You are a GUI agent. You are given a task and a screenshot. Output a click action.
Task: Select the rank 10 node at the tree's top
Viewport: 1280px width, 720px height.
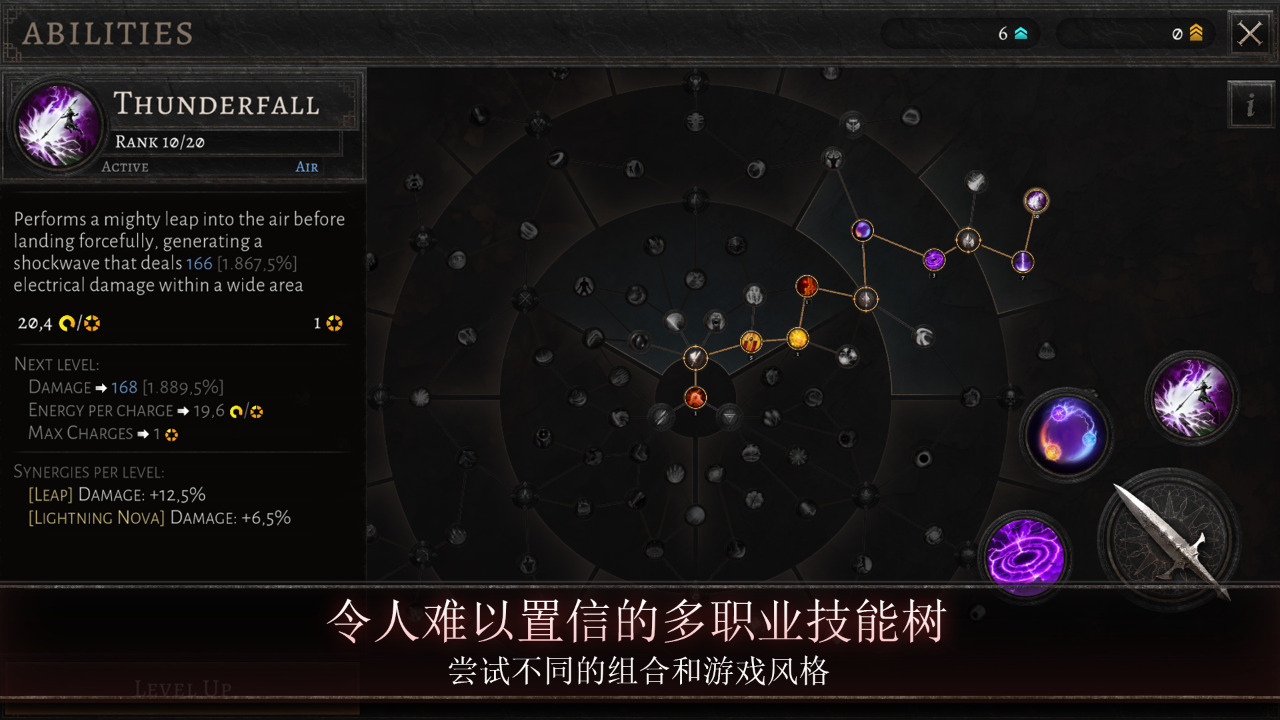1036,201
